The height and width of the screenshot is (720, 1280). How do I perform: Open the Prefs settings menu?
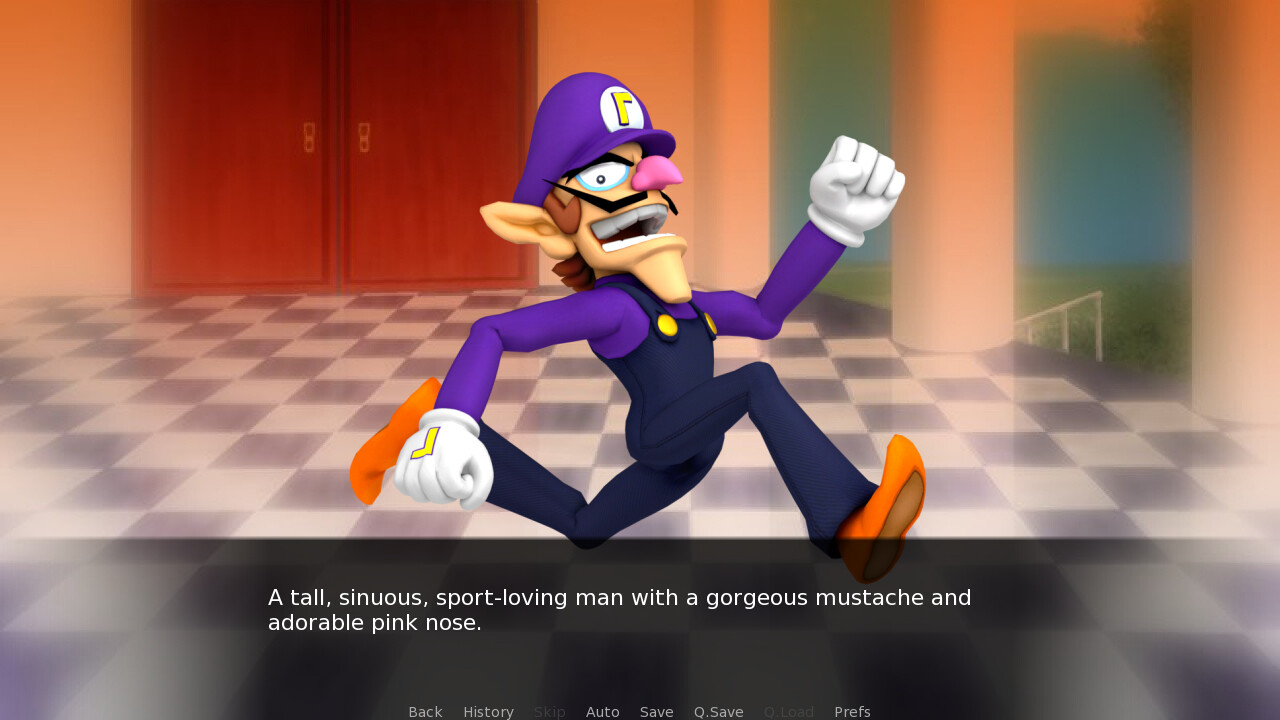pyautogui.click(x=852, y=711)
